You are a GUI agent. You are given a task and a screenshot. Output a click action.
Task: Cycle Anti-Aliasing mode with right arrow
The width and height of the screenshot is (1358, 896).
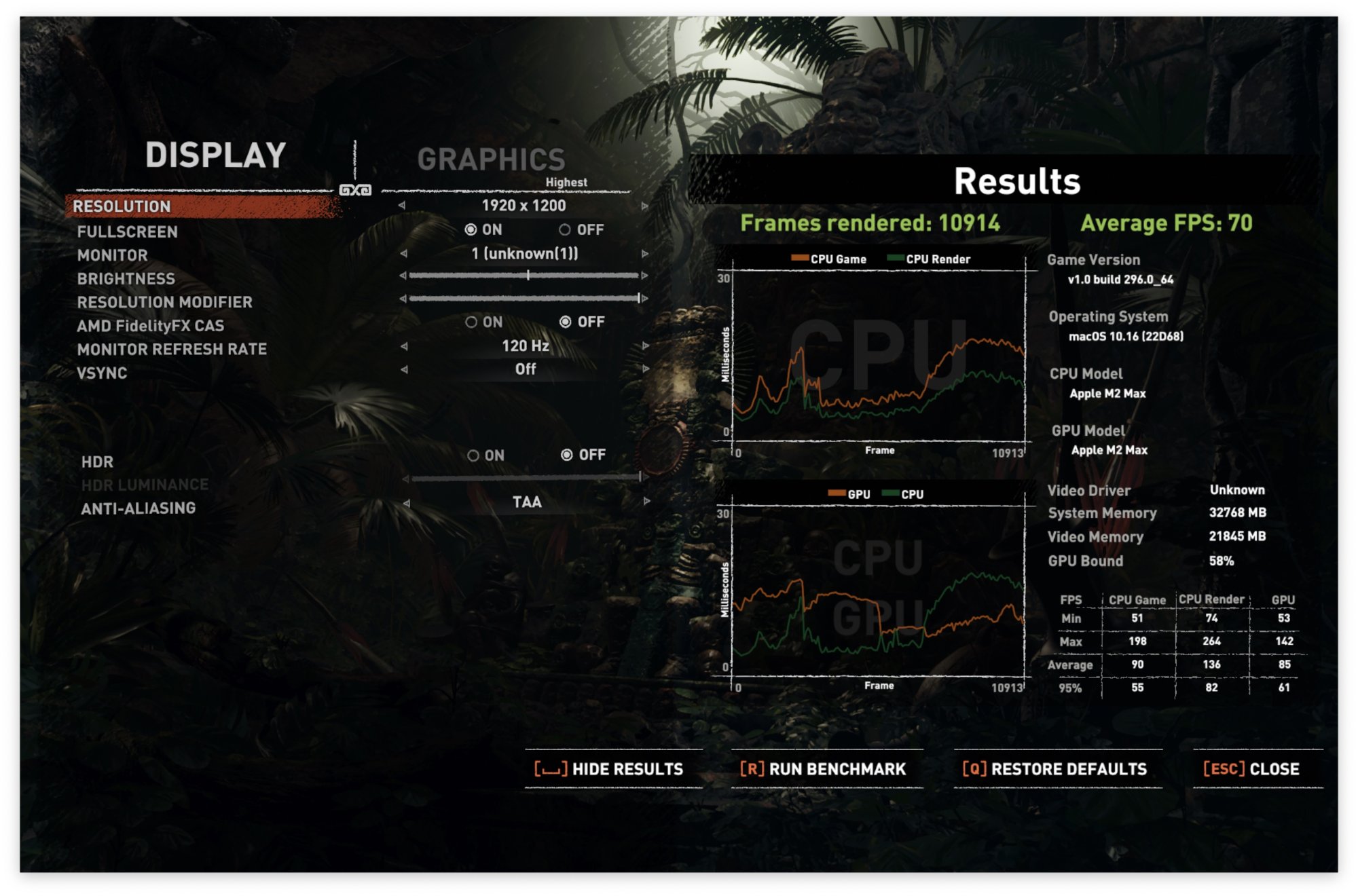pyautogui.click(x=646, y=502)
